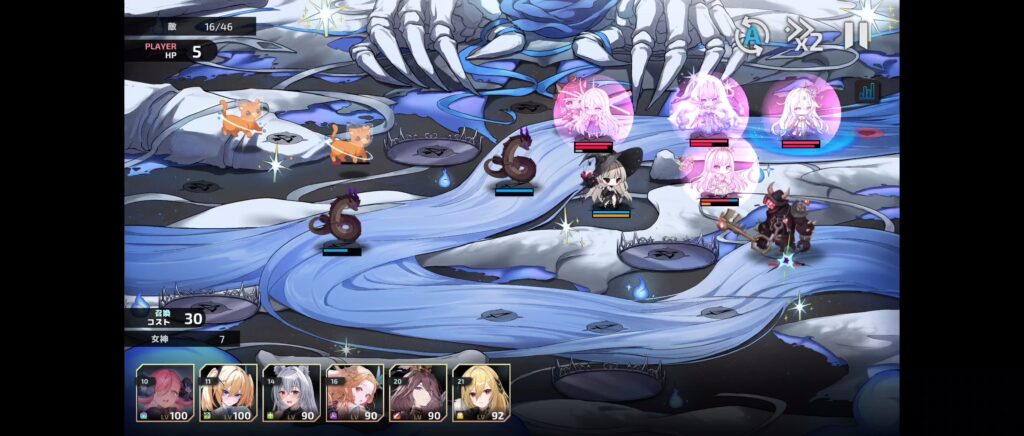Switch the x2 battle speed
This screenshot has width=1024, height=436.
(x=804, y=36)
